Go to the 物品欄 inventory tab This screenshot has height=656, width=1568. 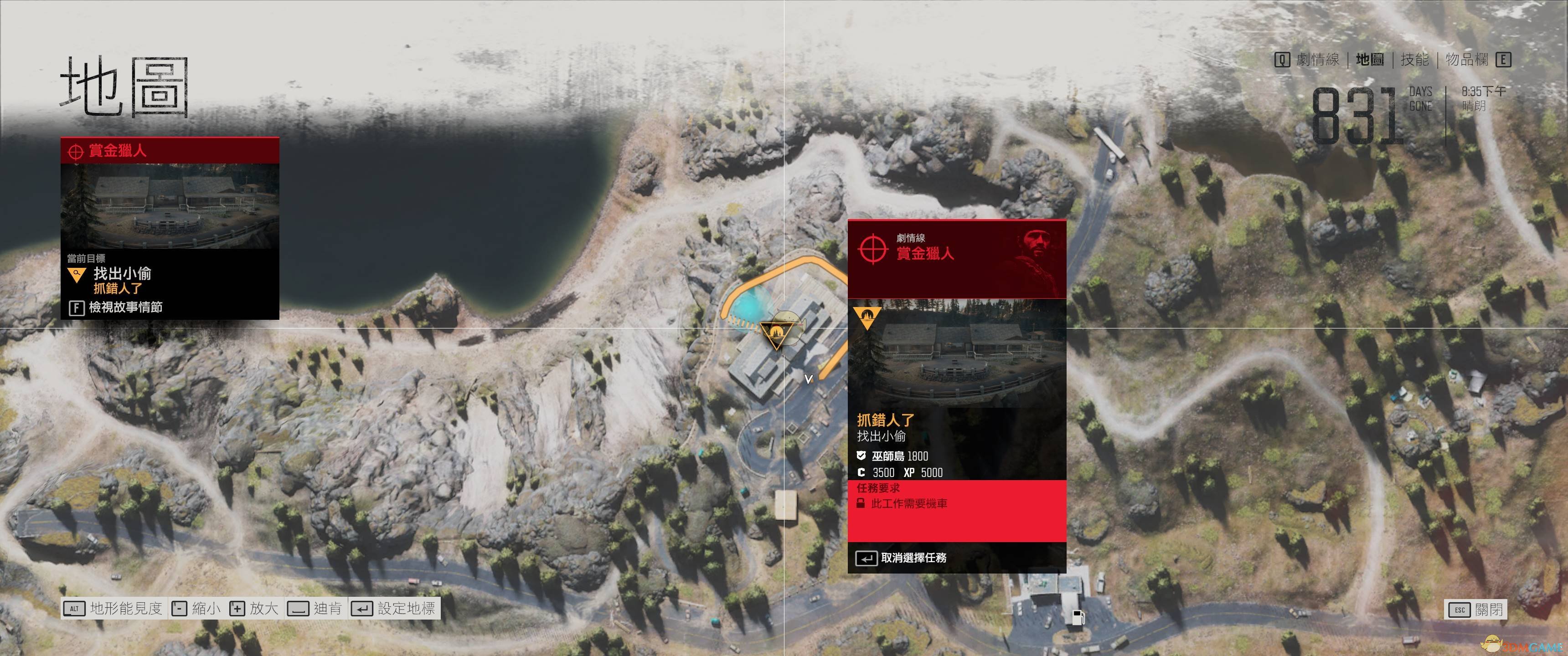tap(1466, 60)
